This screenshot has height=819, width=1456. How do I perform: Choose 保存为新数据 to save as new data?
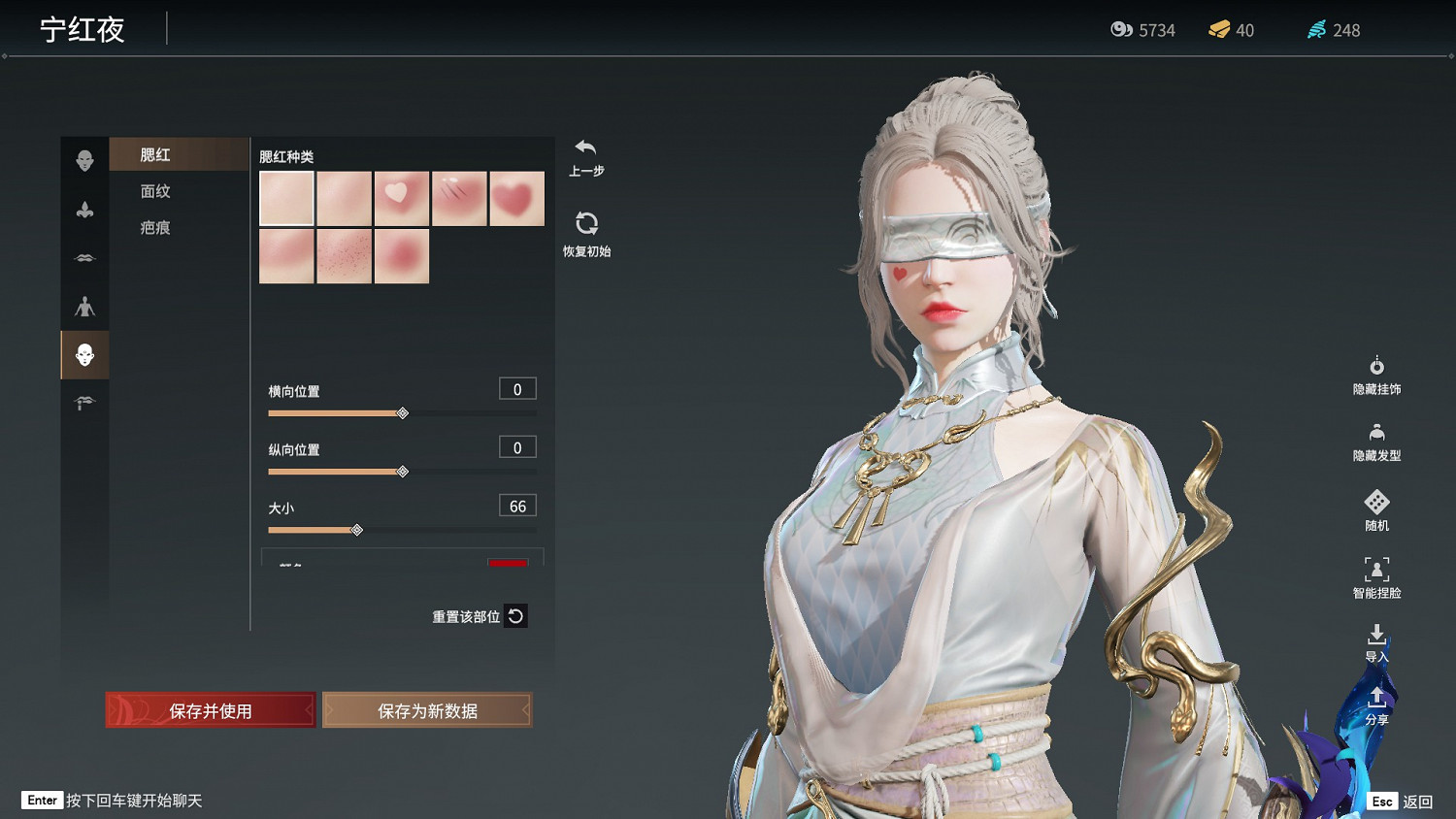427,710
